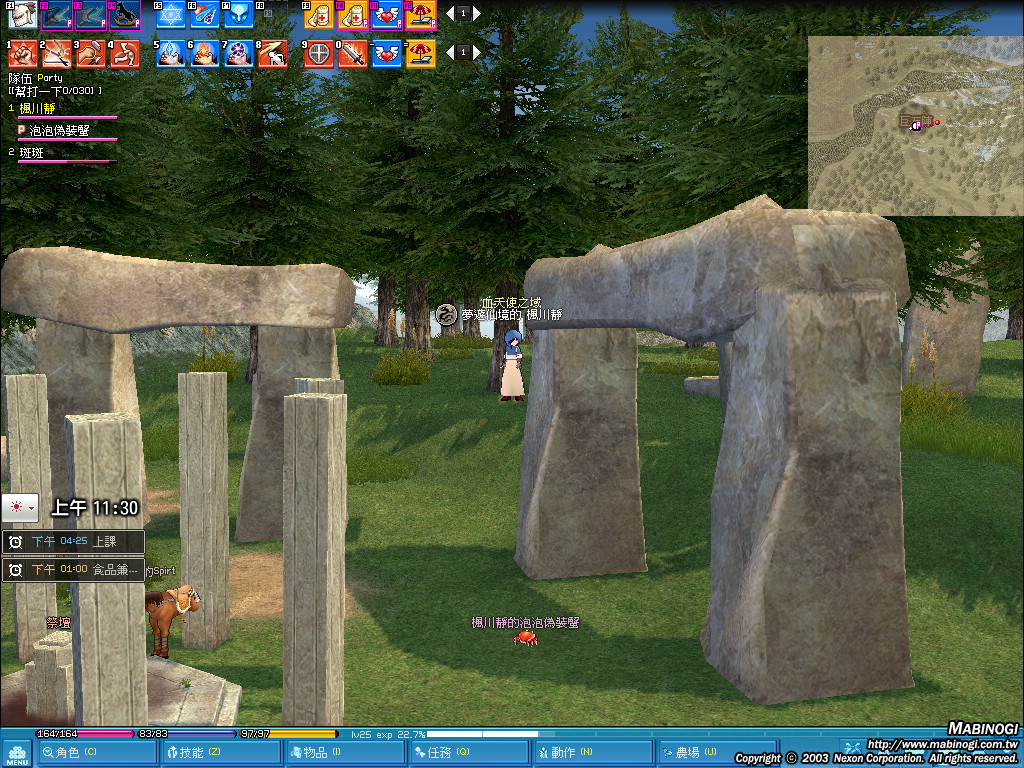Open the sun weather dropdown beside the clock
Image resolution: width=1024 pixels, height=768 pixels.
[20, 508]
